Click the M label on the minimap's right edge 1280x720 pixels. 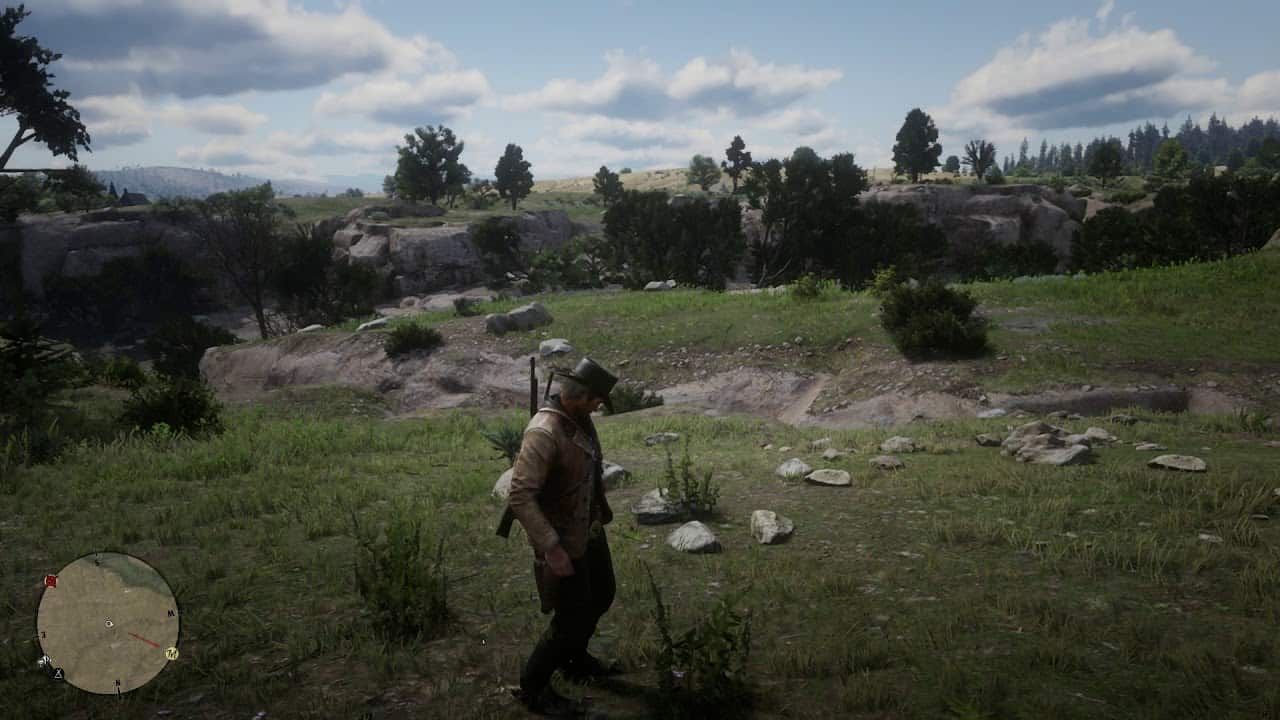[170, 612]
